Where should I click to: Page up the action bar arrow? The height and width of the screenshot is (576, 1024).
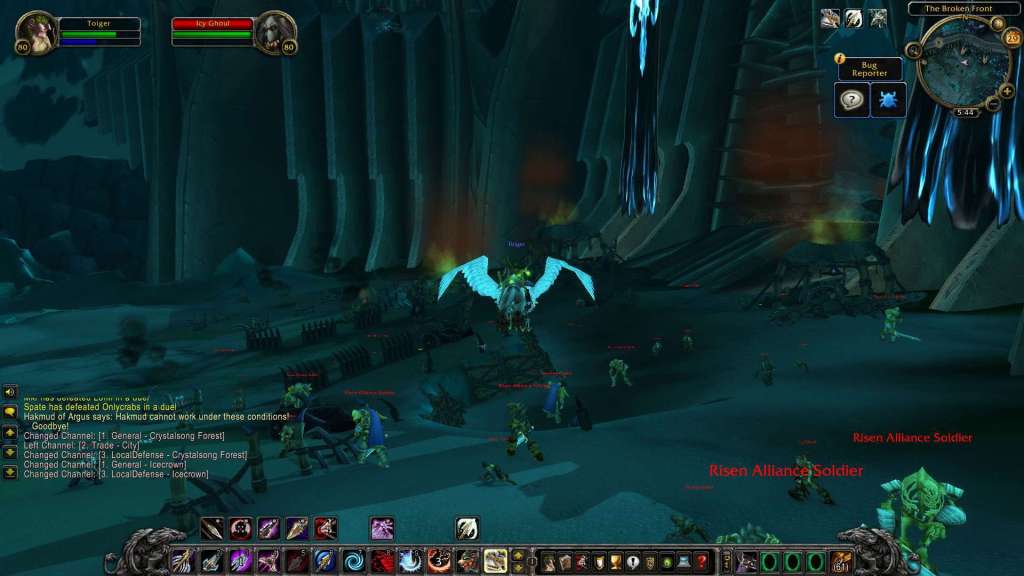coord(518,555)
